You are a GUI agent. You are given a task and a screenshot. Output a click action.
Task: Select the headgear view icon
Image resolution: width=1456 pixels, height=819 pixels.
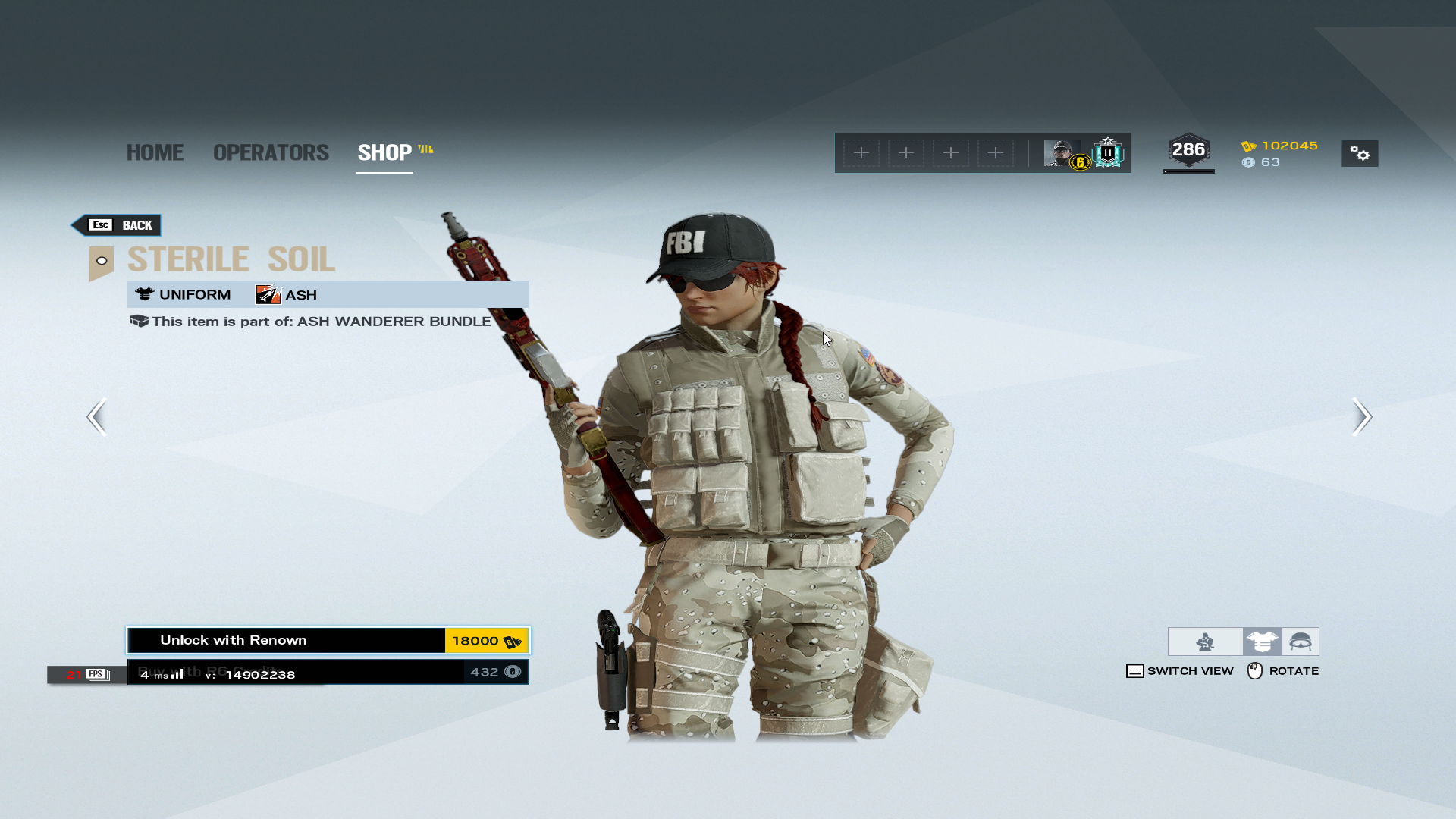1301,642
